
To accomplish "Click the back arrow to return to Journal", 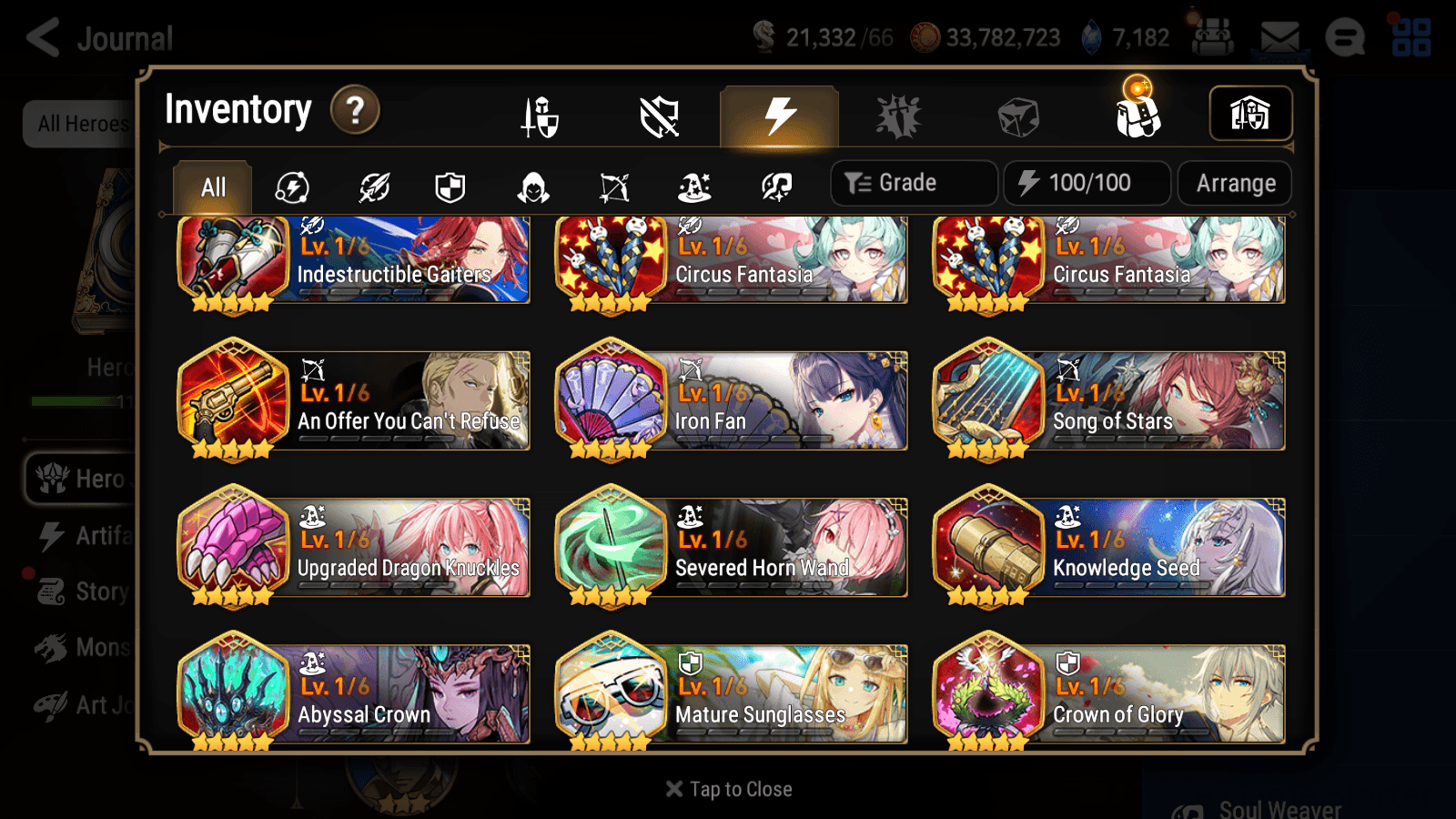I will 41,38.
